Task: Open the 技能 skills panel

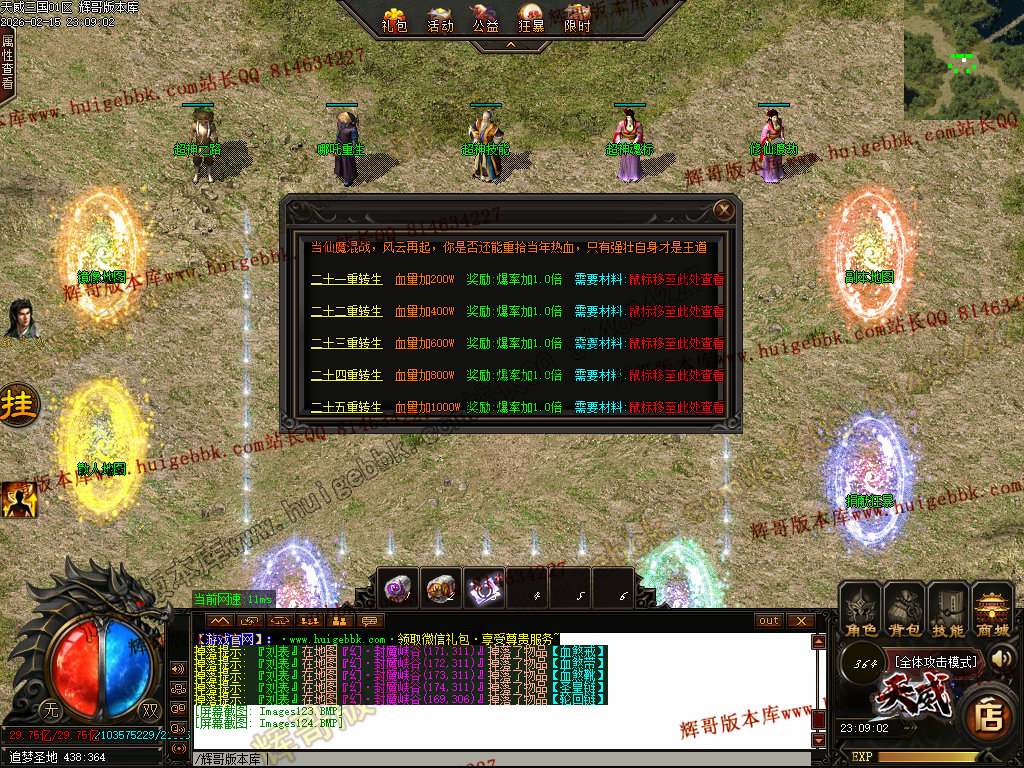Action: 948,611
